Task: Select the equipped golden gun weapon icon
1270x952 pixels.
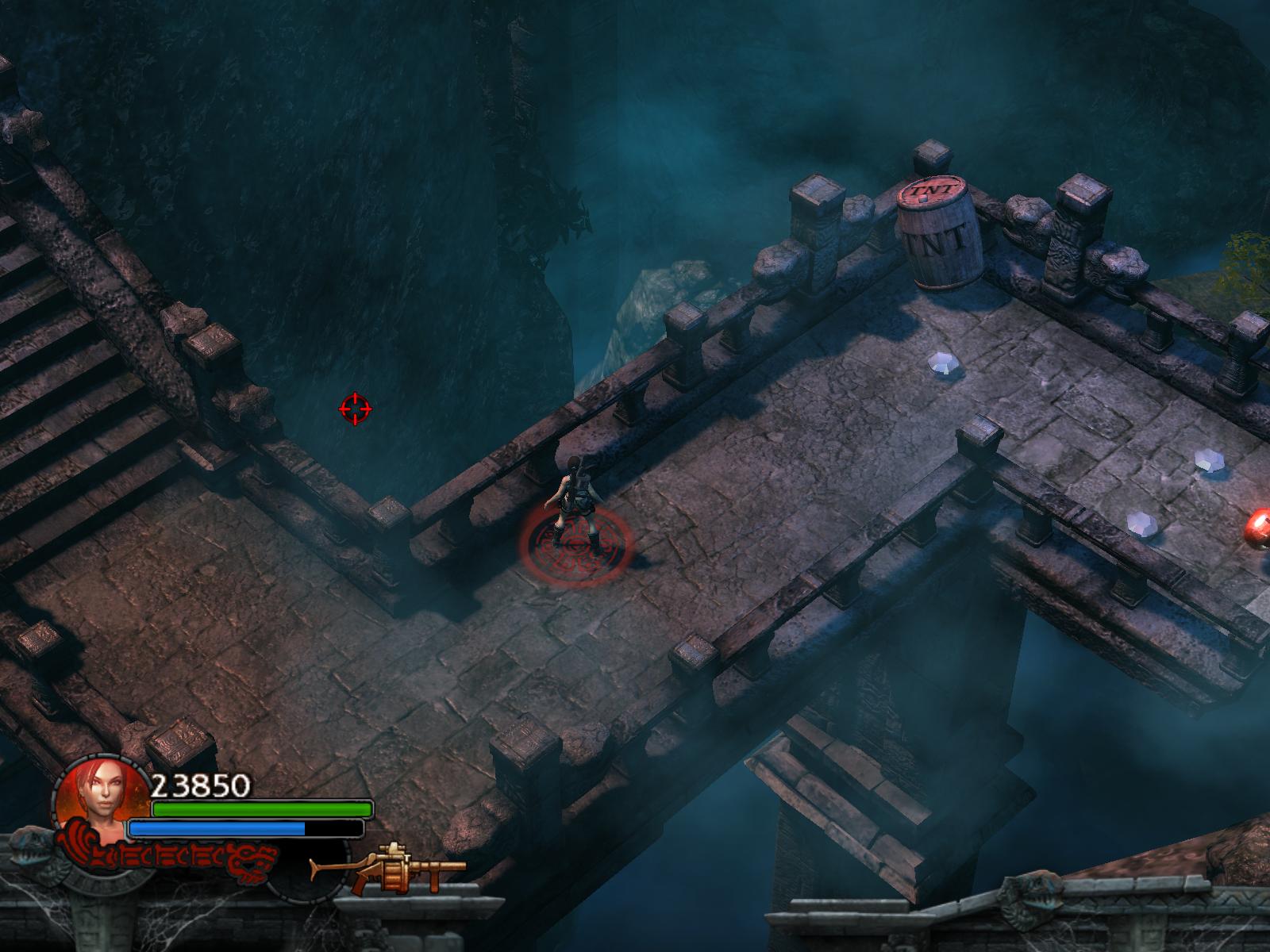Action: point(388,869)
